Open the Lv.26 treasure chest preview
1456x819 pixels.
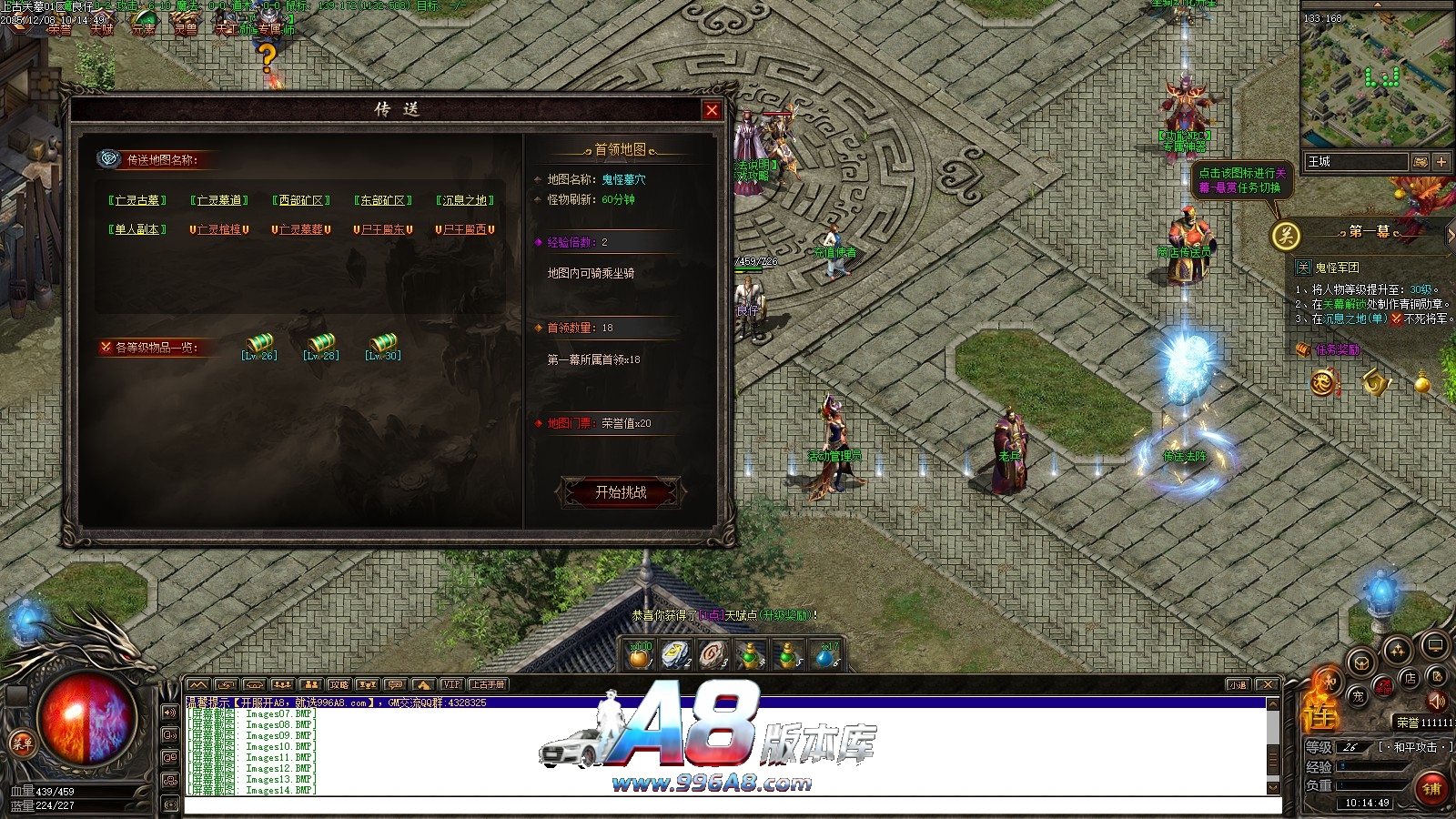tap(259, 347)
